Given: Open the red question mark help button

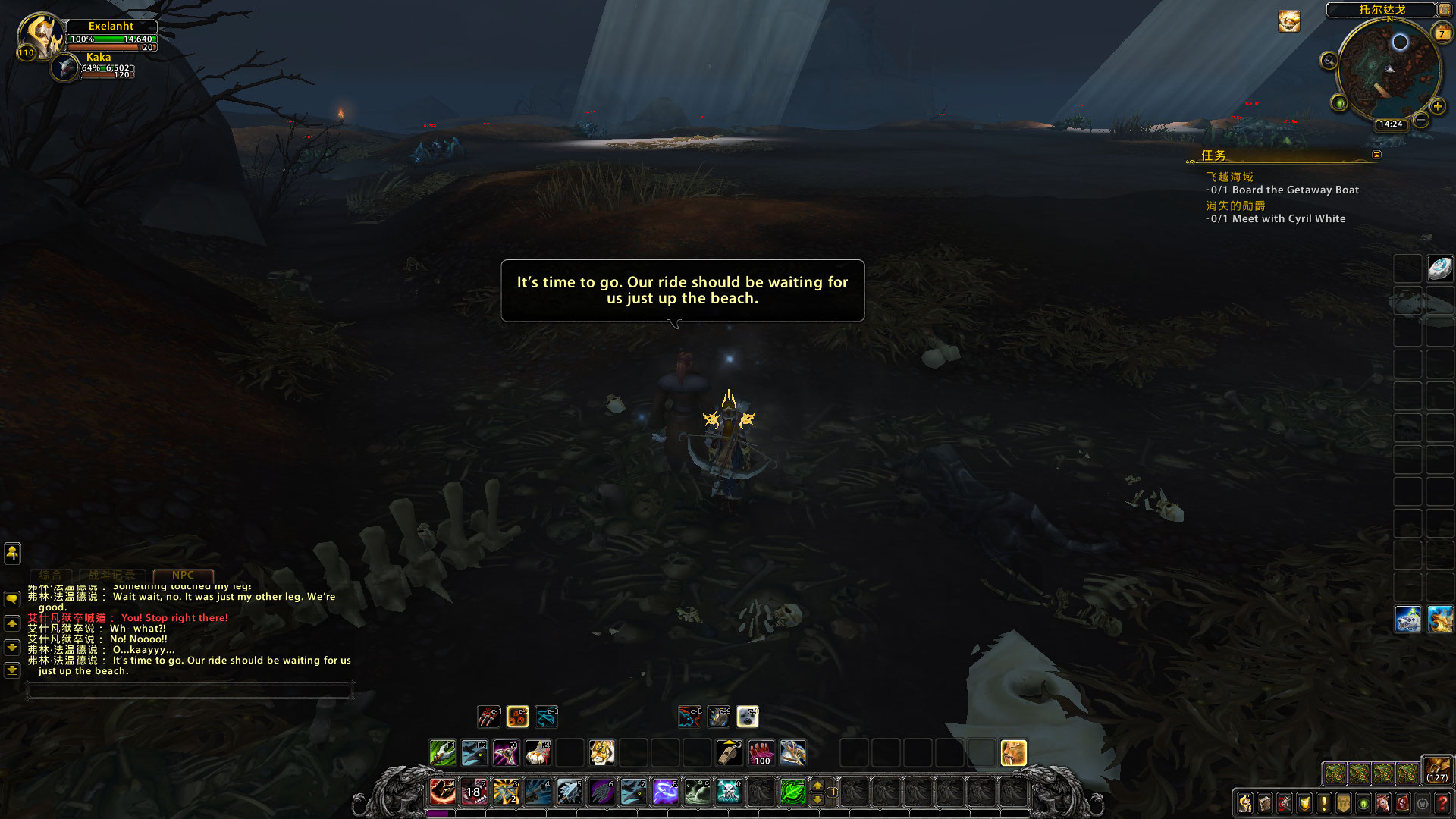Looking at the screenshot, I should tap(1442, 803).
